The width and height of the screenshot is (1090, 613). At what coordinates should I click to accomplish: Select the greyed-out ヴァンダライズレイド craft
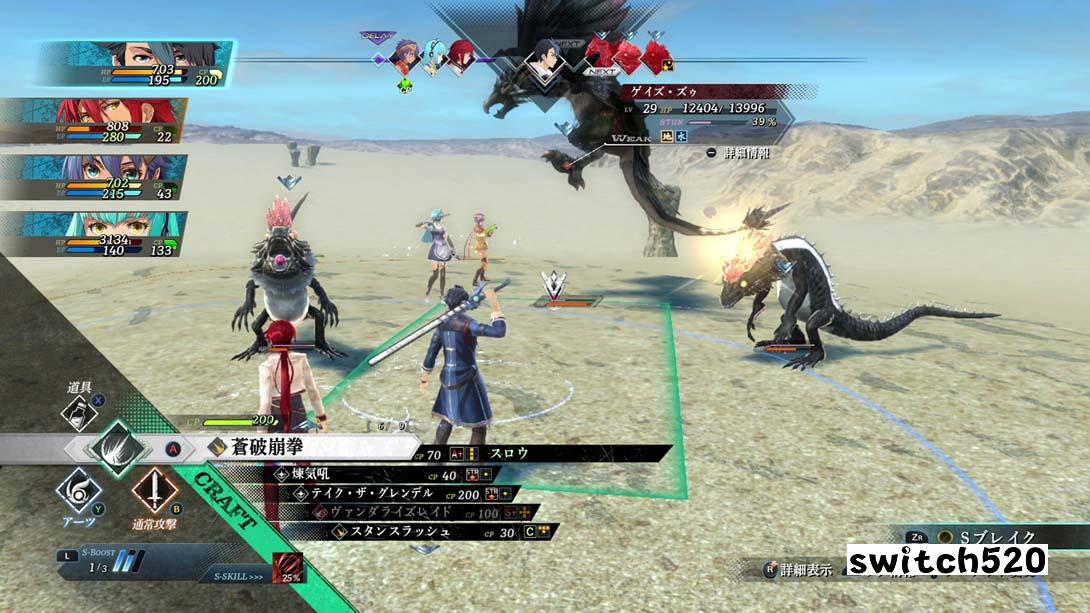point(383,512)
